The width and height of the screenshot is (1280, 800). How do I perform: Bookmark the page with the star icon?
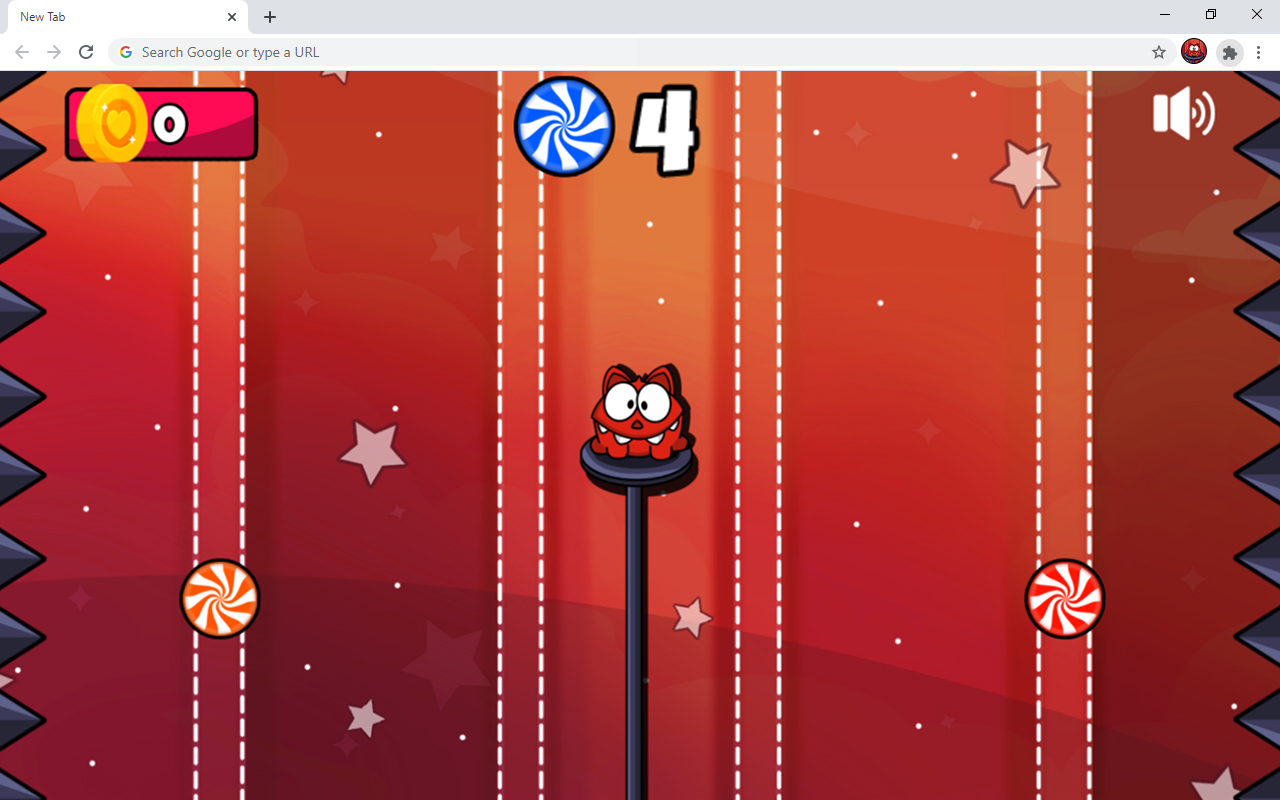1158,51
